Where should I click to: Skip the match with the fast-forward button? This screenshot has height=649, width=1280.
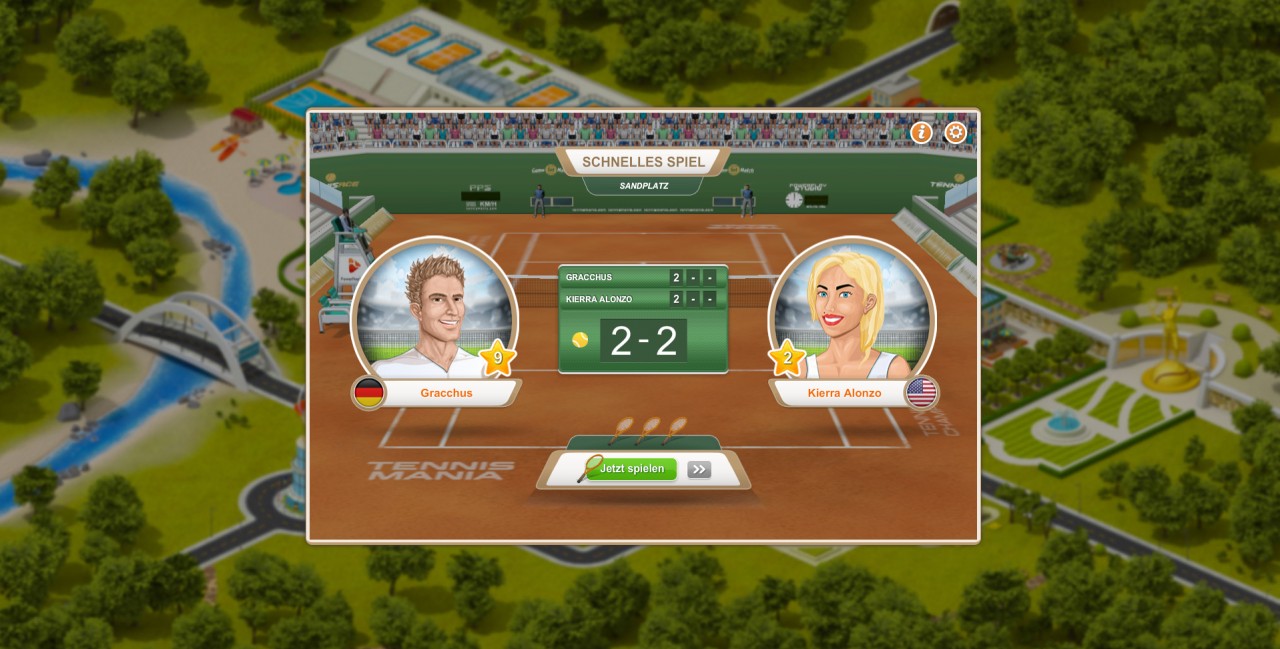click(699, 469)
